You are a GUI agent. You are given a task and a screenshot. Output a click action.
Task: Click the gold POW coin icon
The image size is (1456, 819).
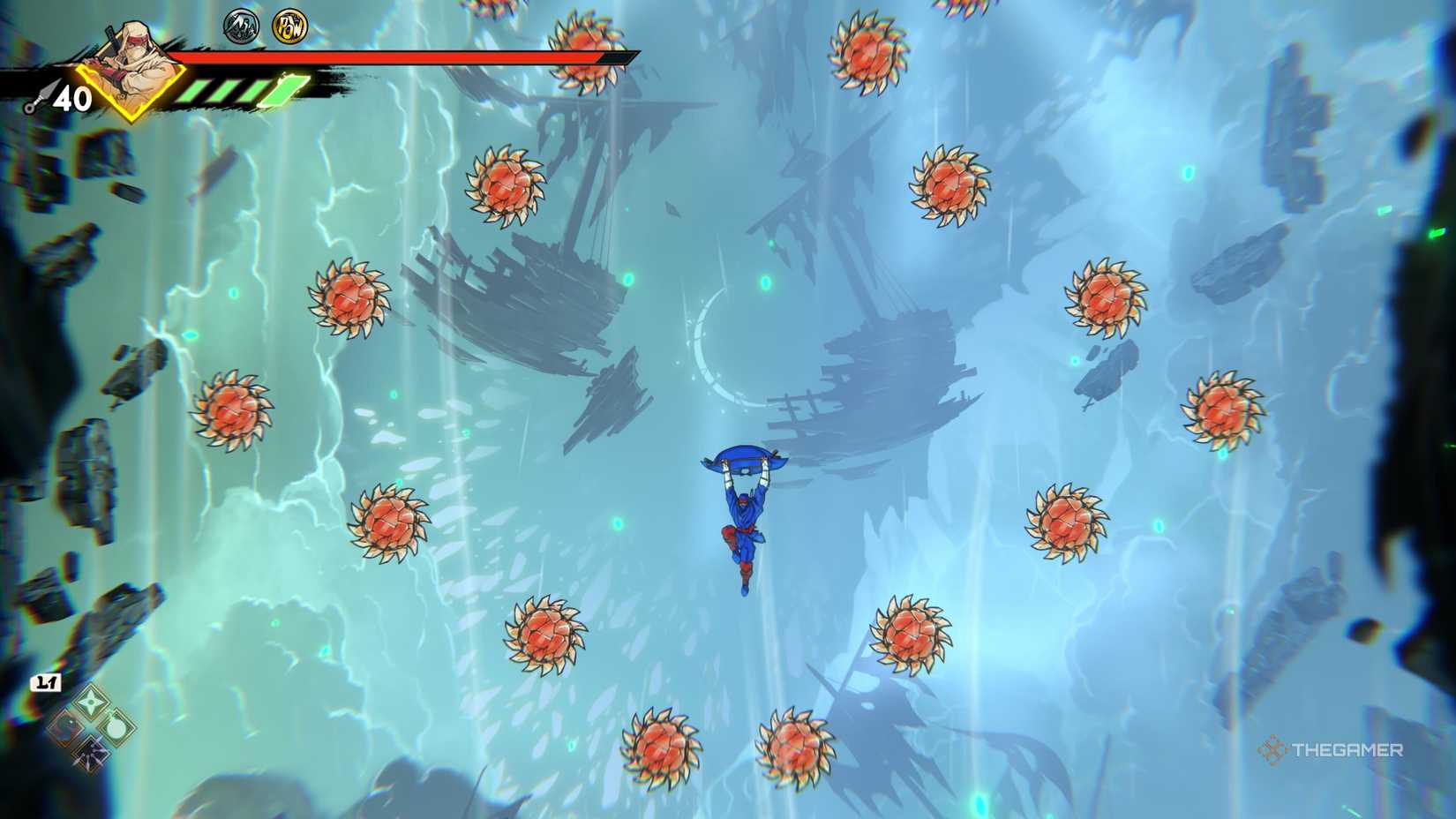290,27
